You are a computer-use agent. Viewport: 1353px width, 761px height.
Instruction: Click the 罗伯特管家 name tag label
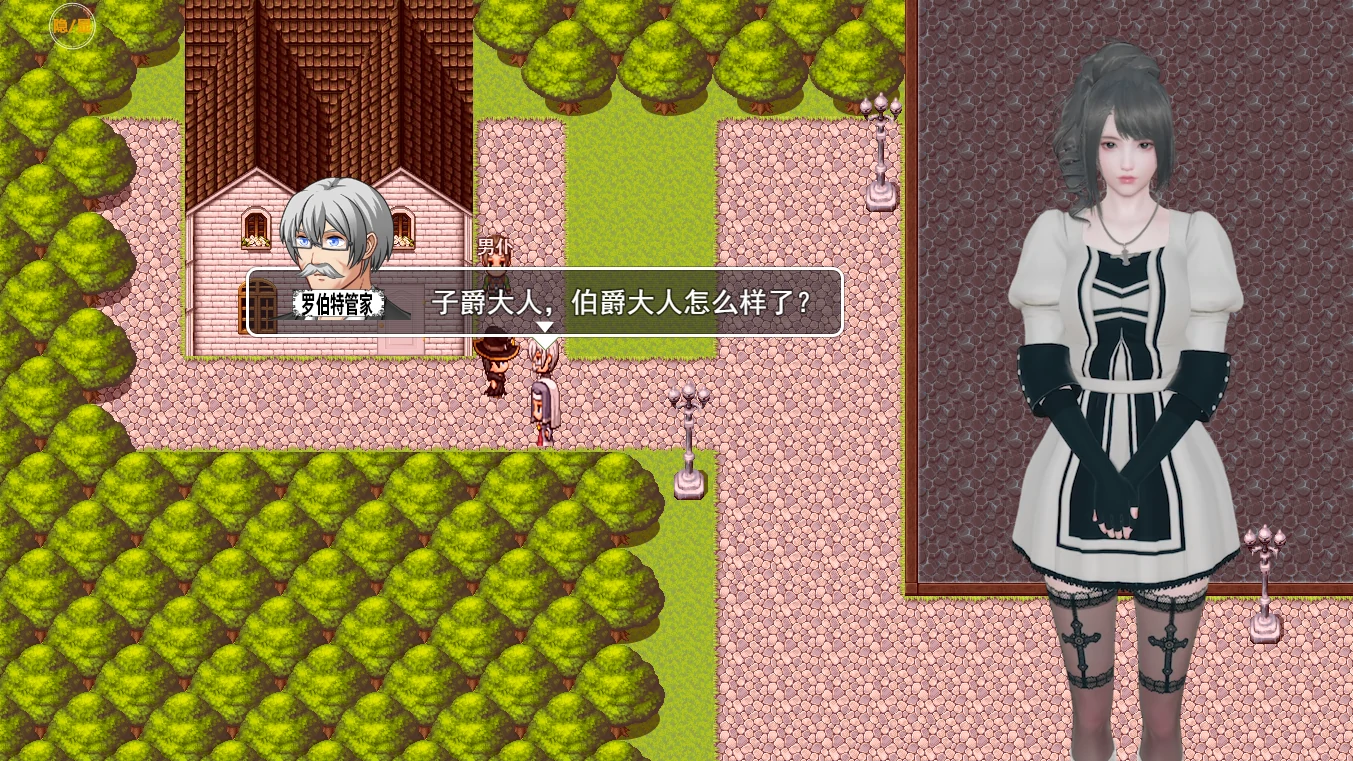coord(338,304)
